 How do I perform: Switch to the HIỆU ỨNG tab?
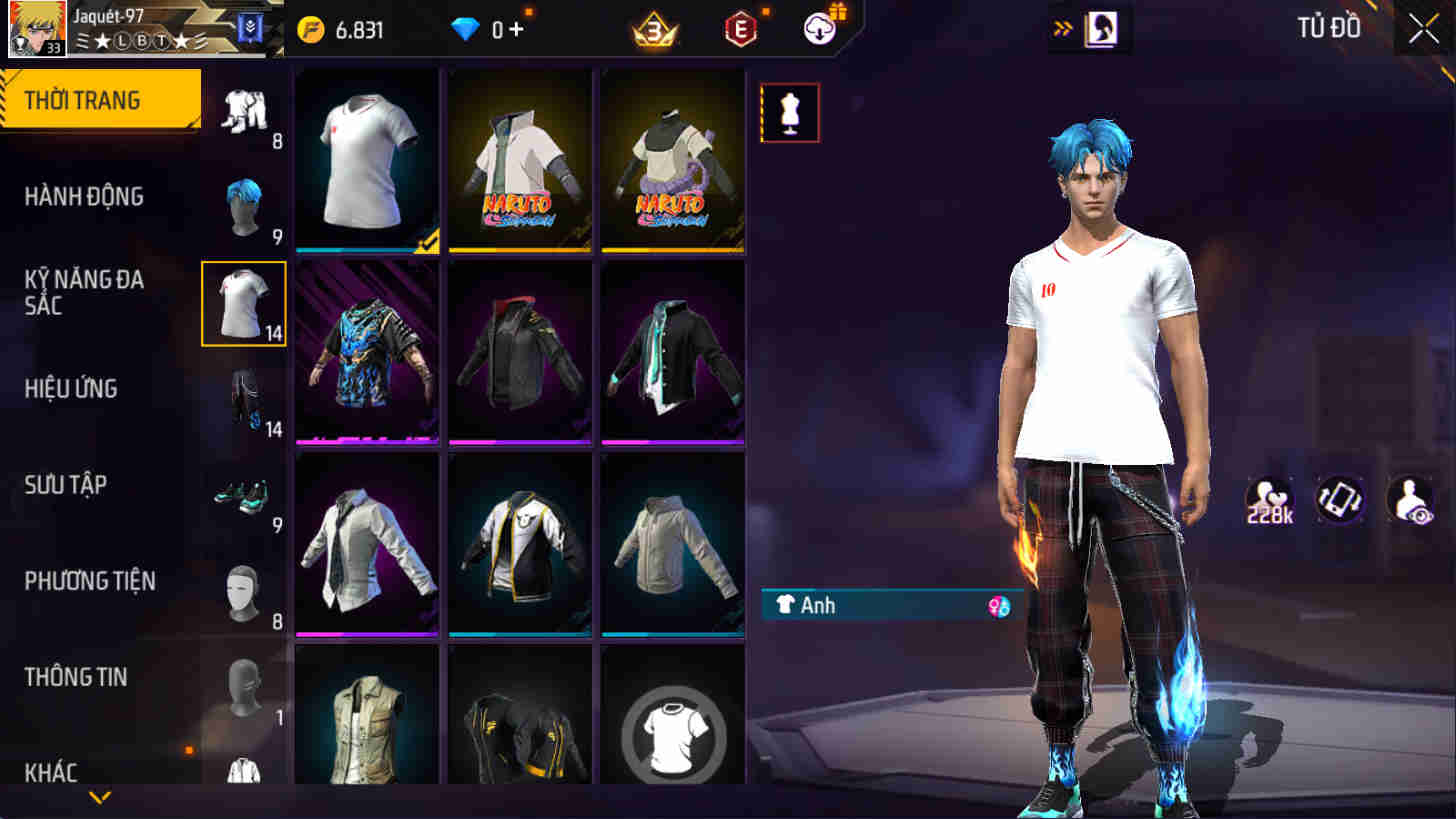point(70,388)
